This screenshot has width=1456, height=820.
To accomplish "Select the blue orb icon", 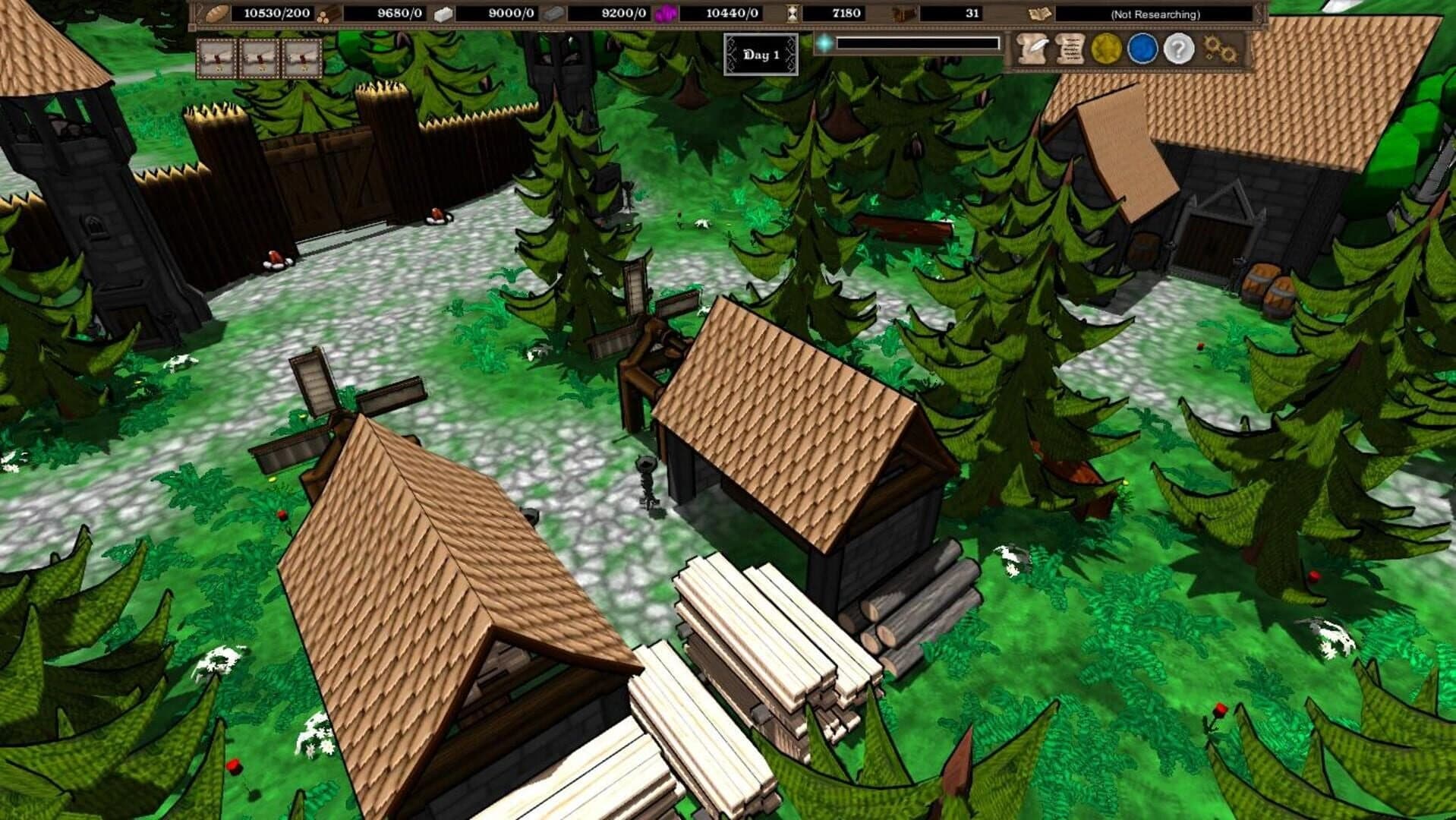I will [1144, 49].
